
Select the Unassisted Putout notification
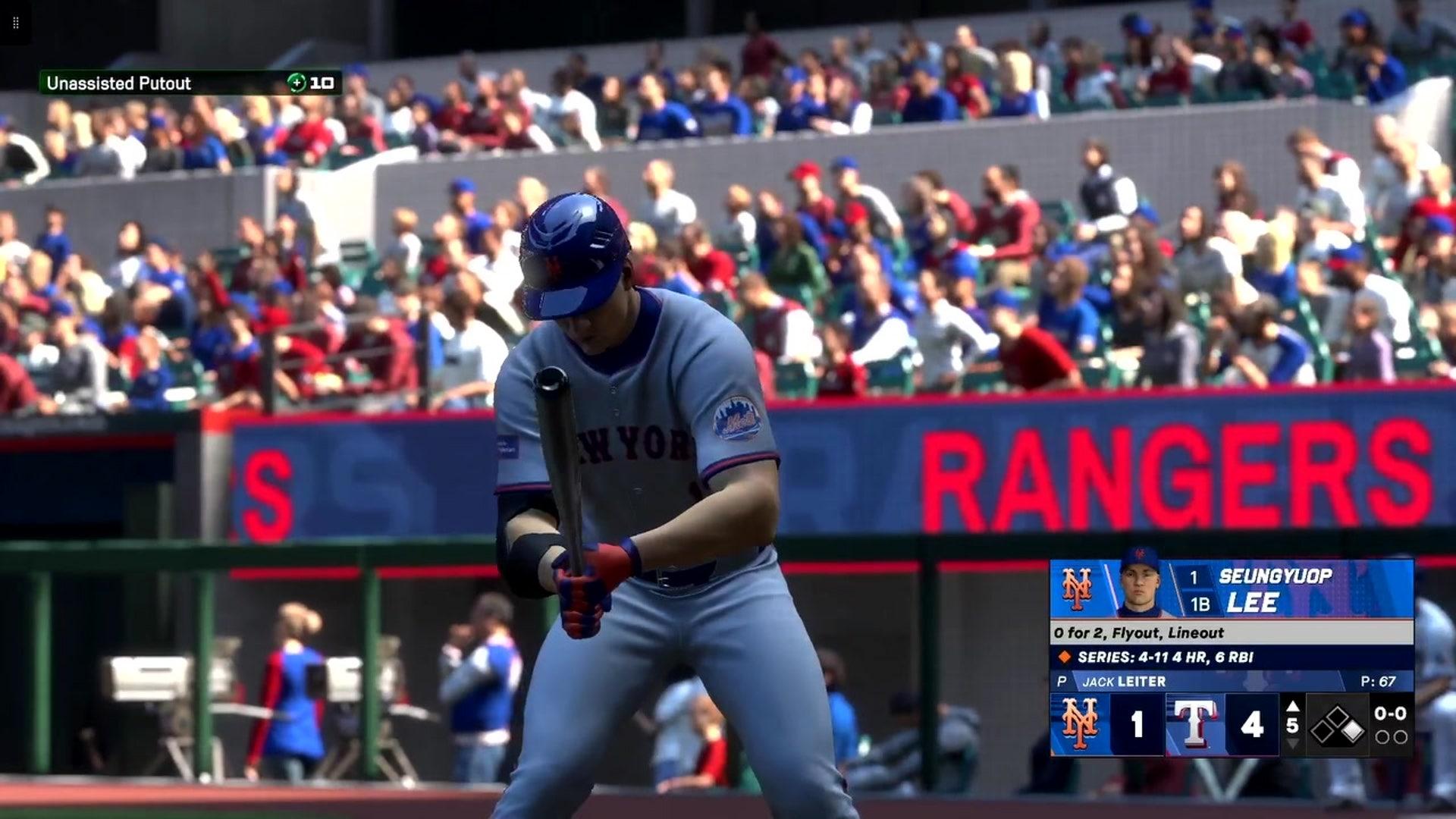(x=190, y=83)
